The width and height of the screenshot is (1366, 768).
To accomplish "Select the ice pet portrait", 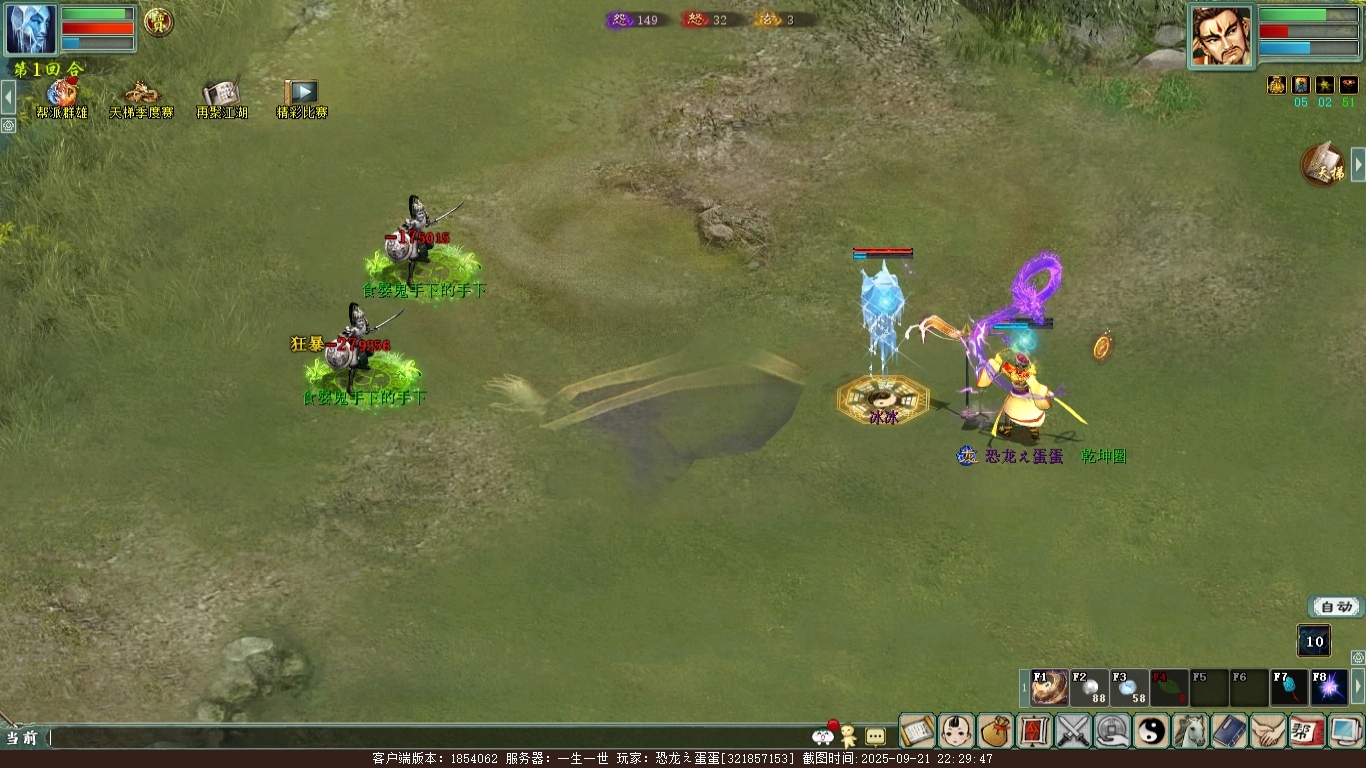I will pyautogui.click(x=31, y=29).
